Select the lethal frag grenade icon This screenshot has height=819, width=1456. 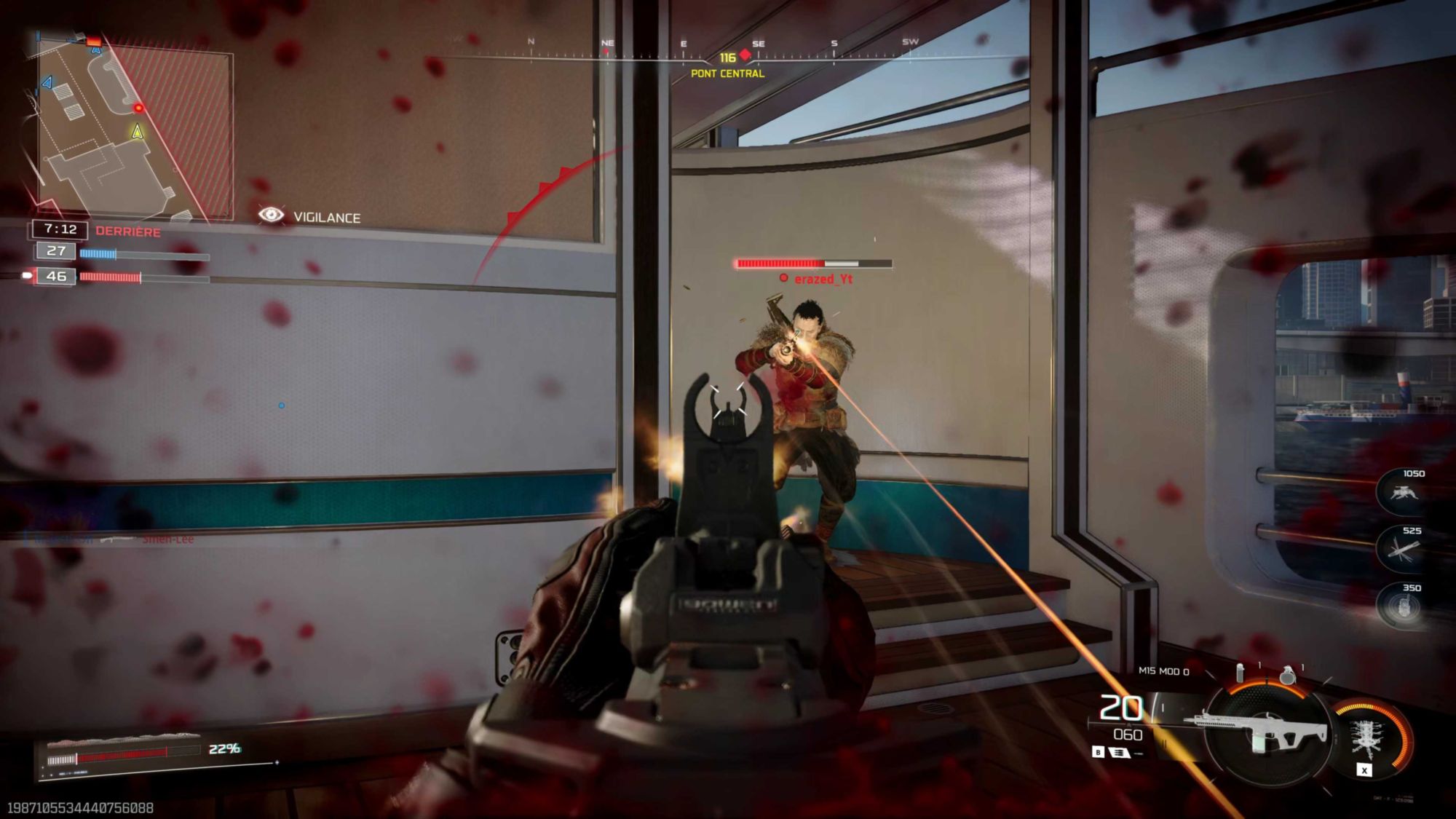click(x=1287, y=675)
